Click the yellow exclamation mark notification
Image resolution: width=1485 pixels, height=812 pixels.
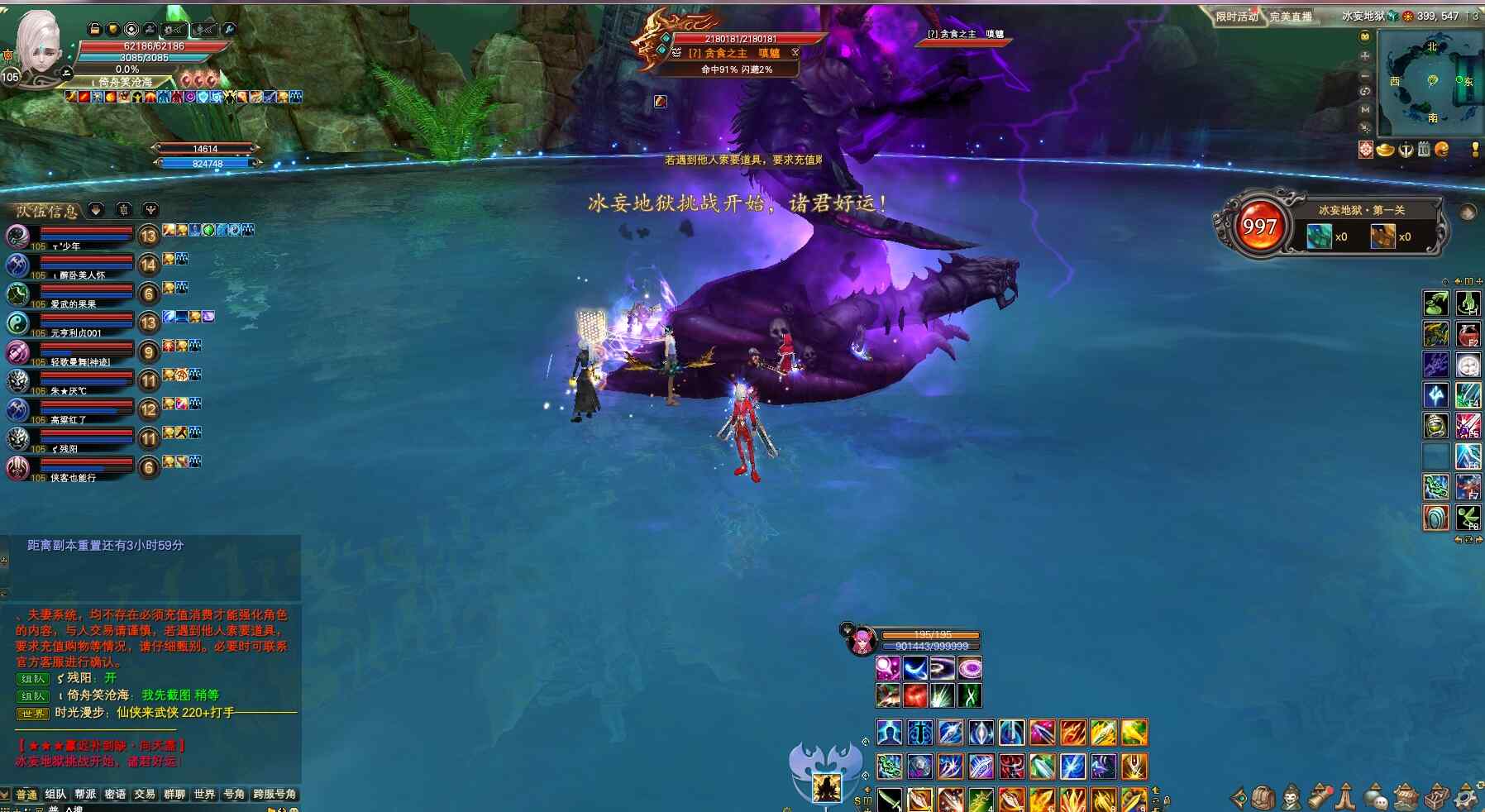coord(1475,150)
